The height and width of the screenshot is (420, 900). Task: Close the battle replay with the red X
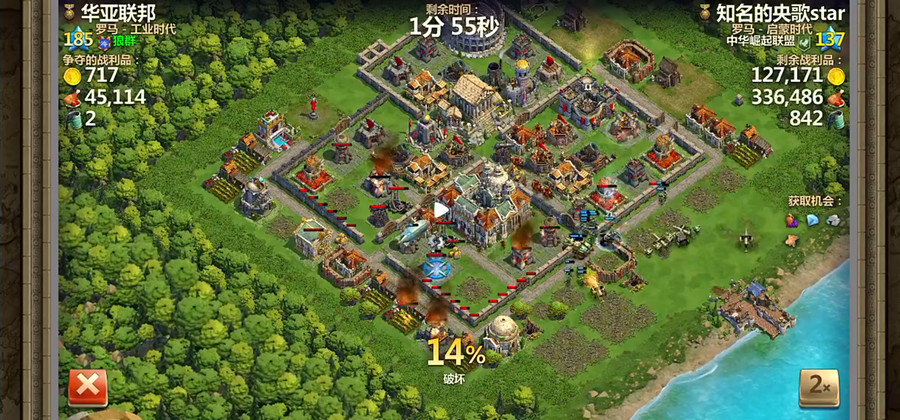87,387
